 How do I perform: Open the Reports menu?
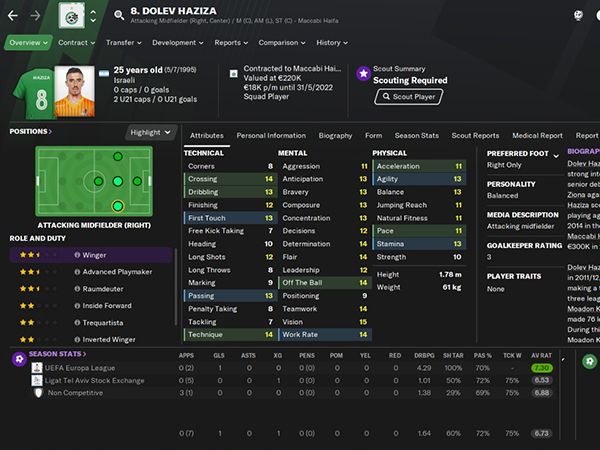231,43
